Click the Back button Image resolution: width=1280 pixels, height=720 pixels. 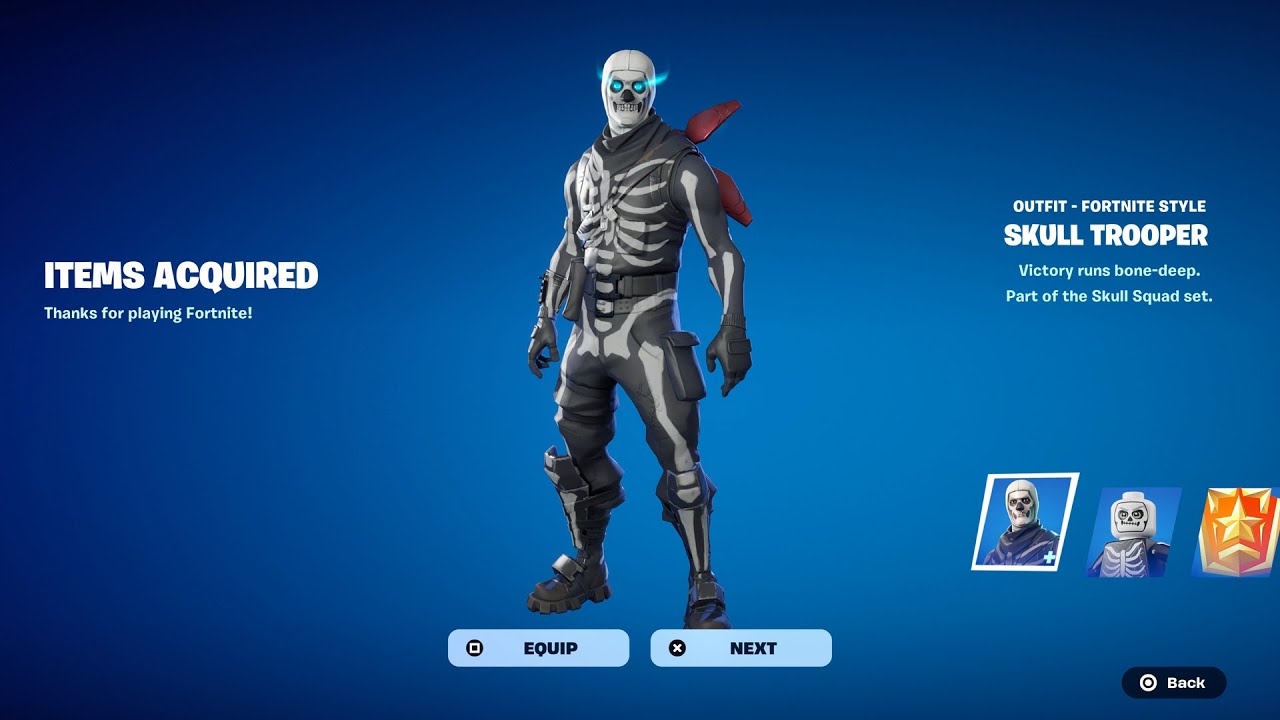tap(1174, 683)
